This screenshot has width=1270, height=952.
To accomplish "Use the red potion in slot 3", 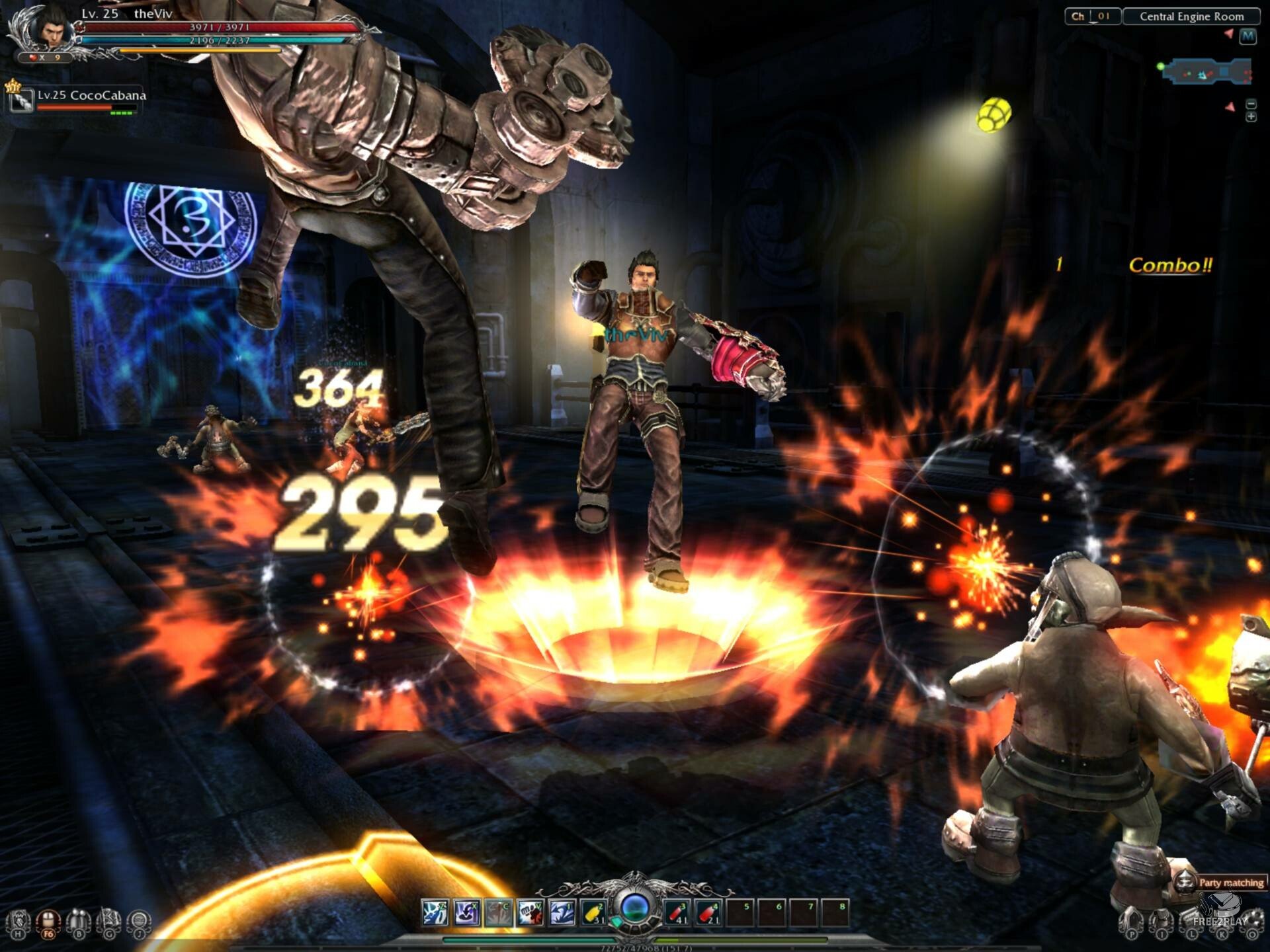I will tap(676, 913).
